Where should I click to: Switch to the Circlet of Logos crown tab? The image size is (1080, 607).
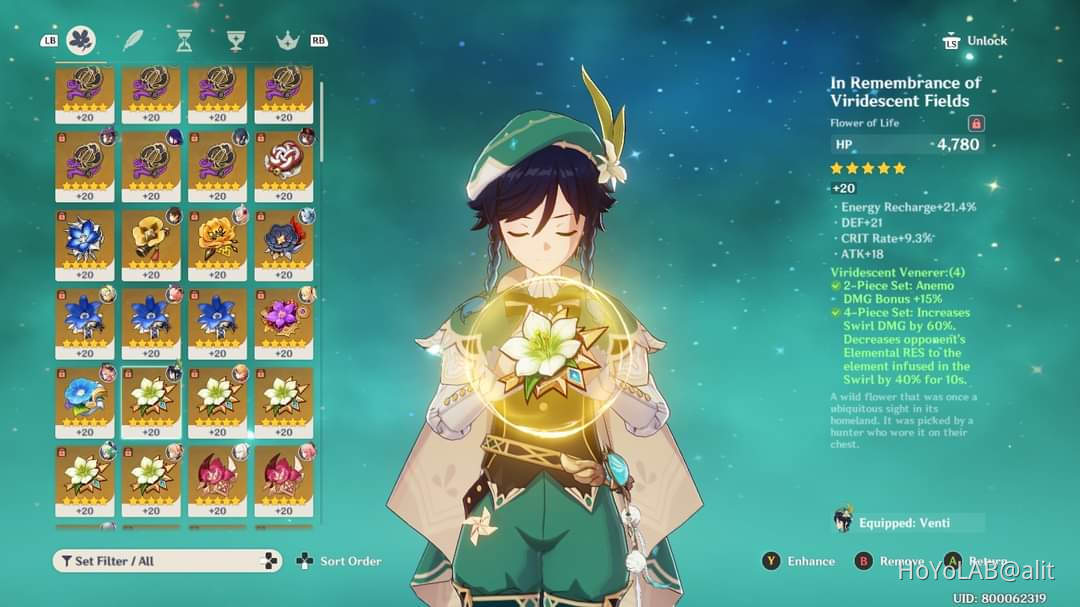click(287, 40)
